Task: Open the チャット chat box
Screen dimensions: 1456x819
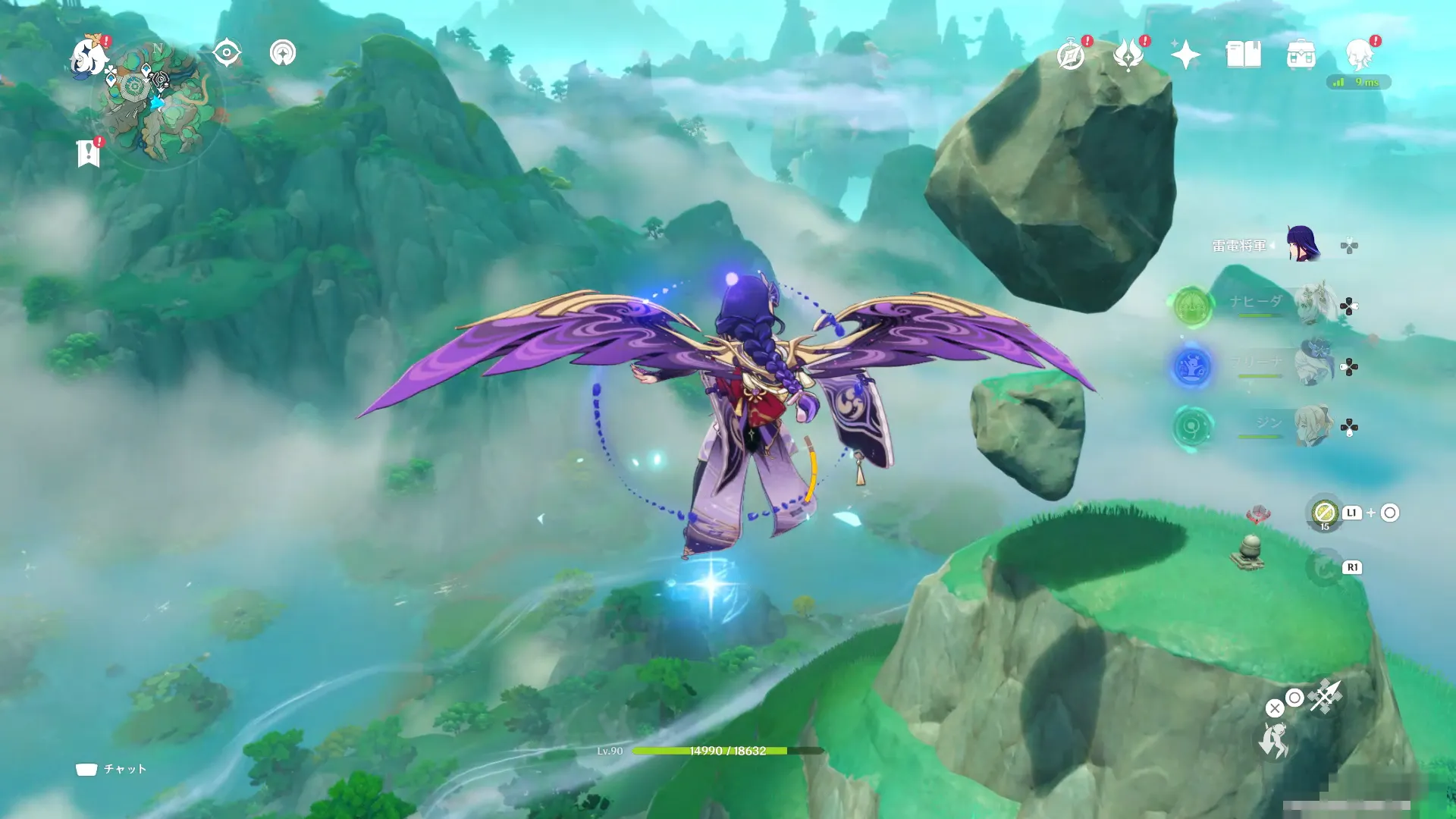Action: point(111,769)
